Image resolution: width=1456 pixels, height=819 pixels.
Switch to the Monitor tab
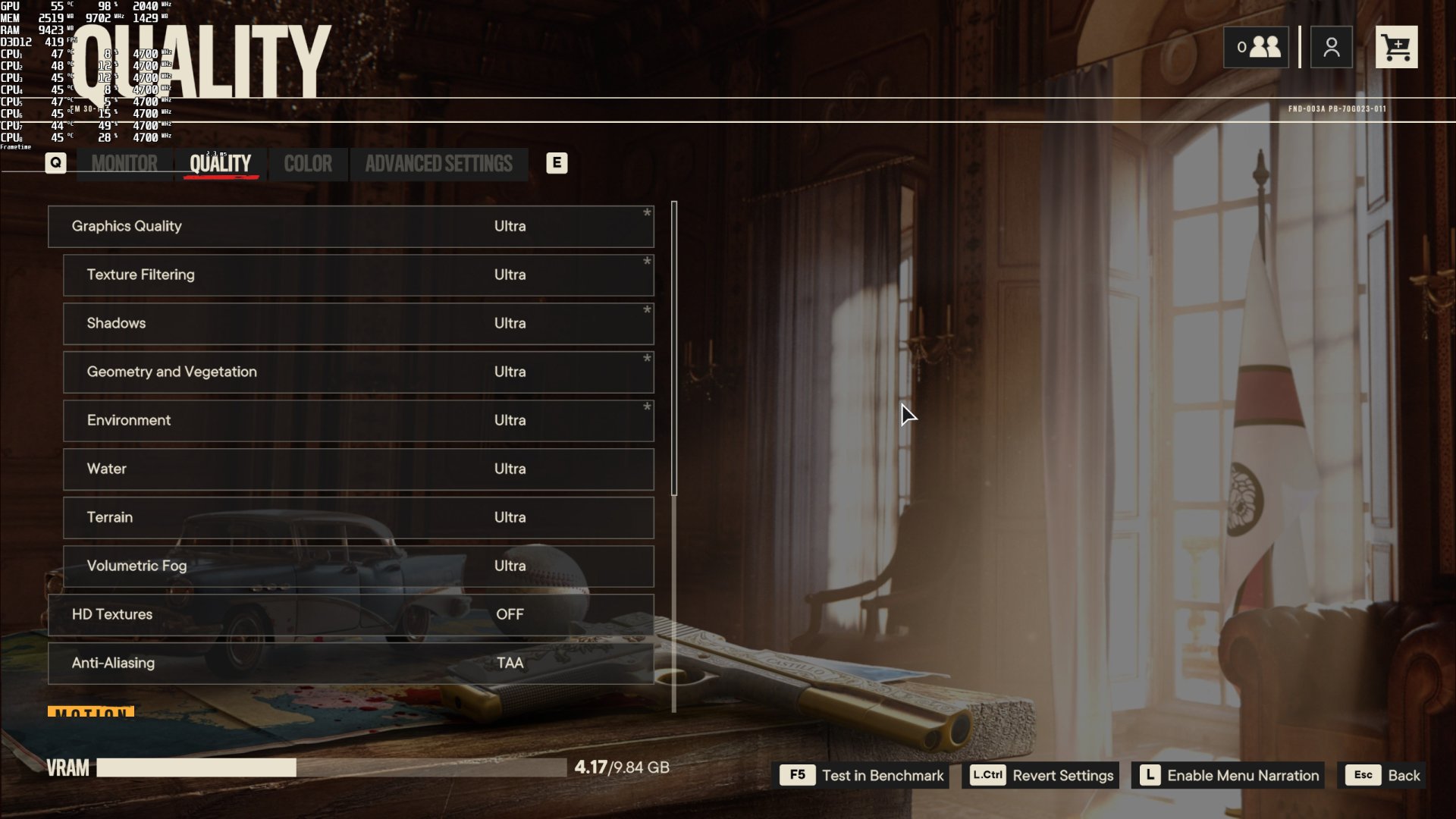point(124,163)
